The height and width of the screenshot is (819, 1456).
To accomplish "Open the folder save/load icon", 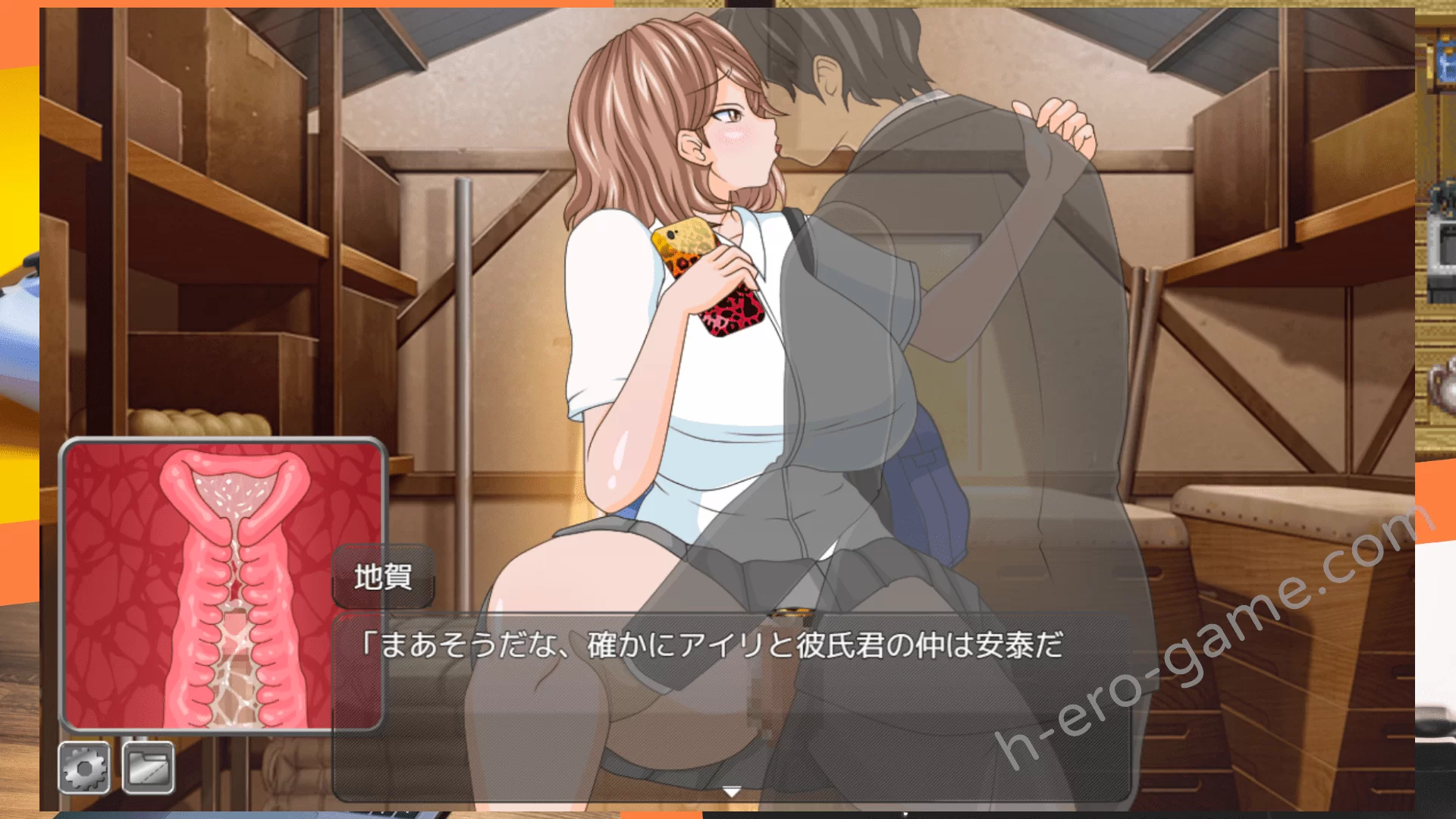I will [148, 769].
